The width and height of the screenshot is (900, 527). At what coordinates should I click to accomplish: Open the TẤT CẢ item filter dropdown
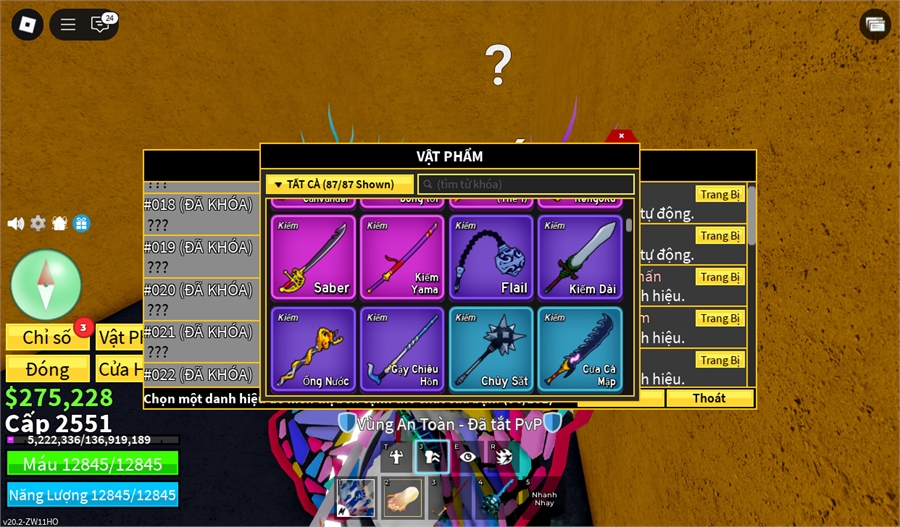pyautogui.click(x=340, y=184)
